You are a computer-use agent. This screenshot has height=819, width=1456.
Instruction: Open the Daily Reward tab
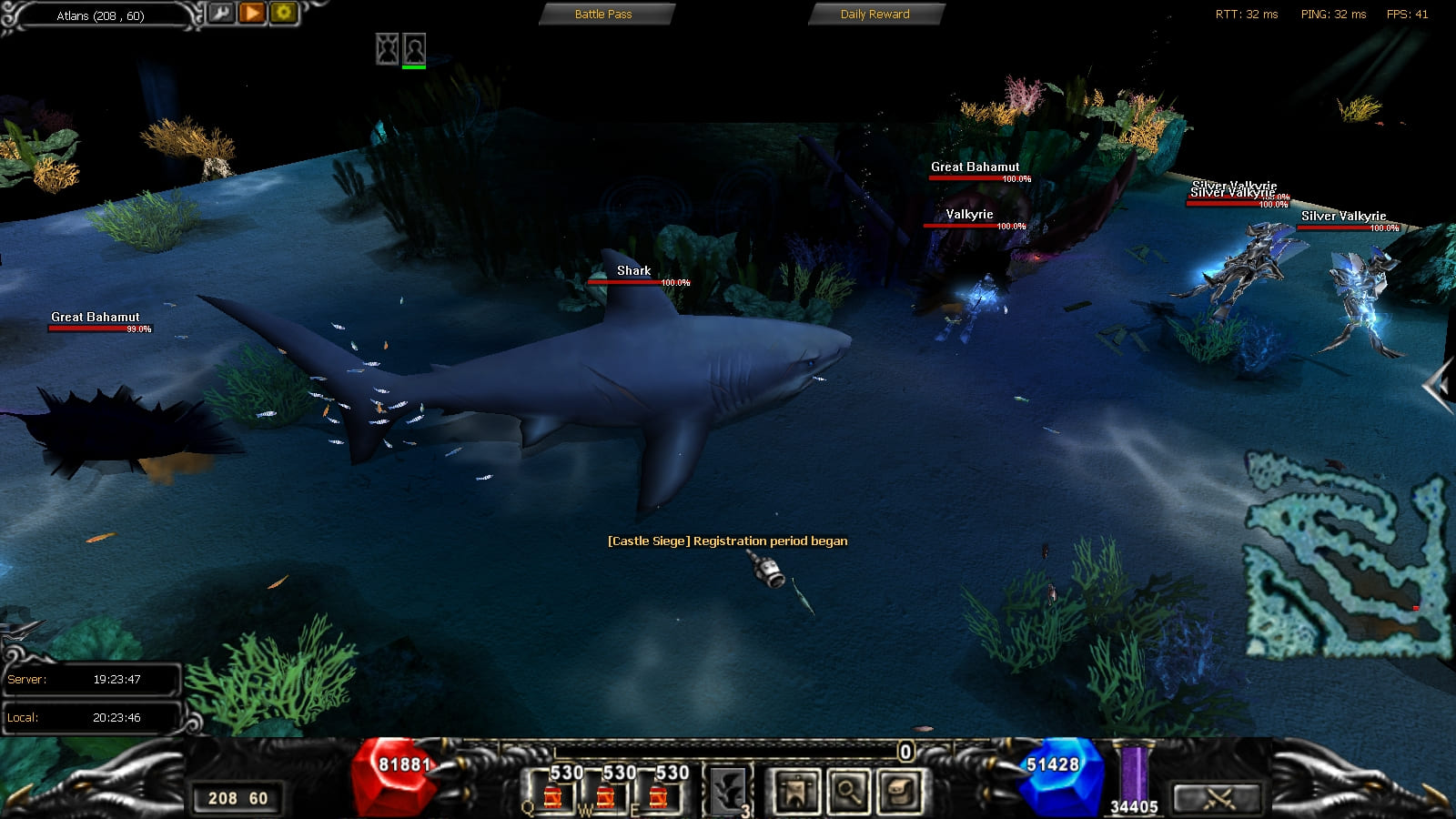point(875,14)
